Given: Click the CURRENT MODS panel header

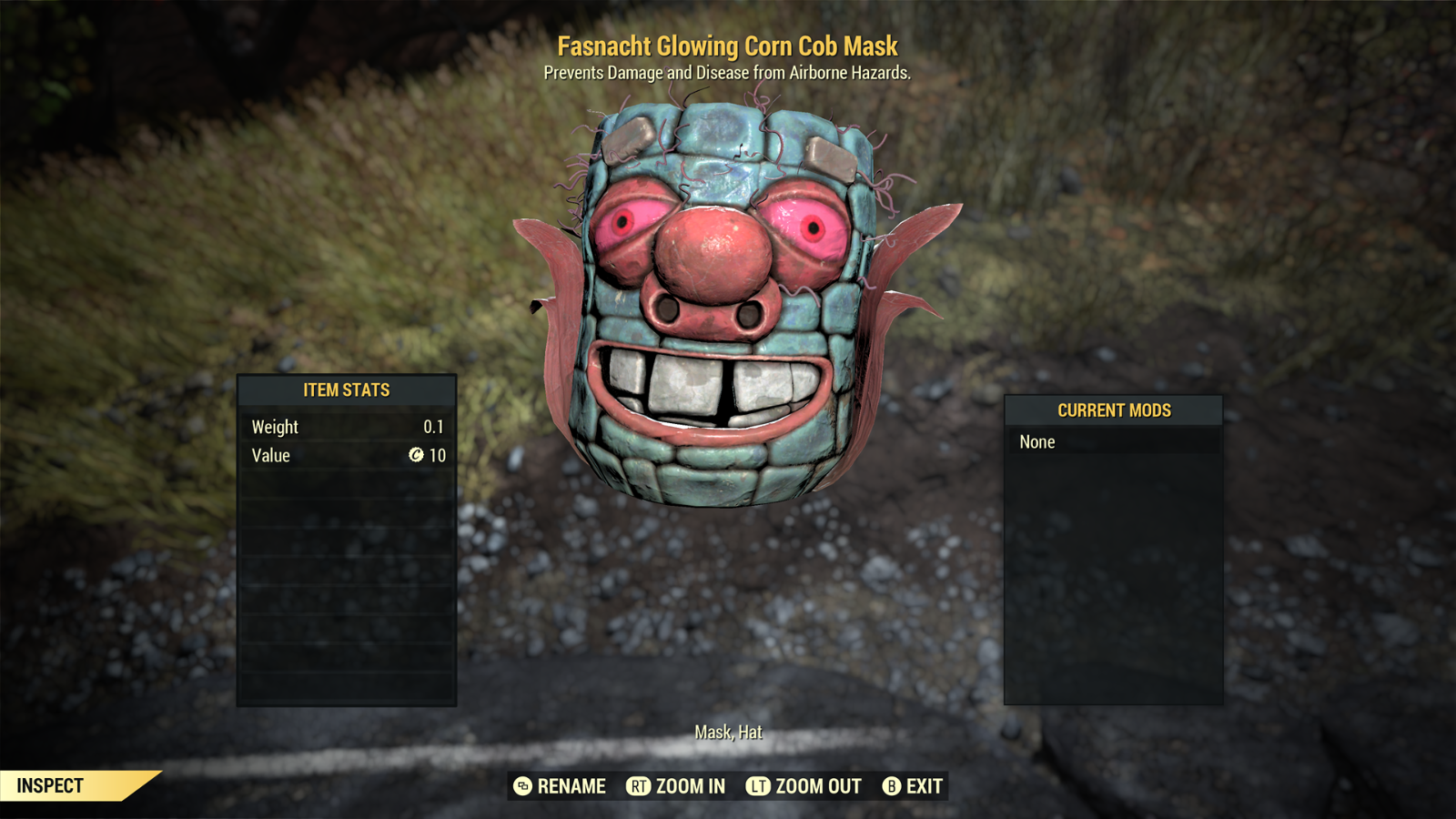Looking at the screenshot, I should pos(1113,410).
